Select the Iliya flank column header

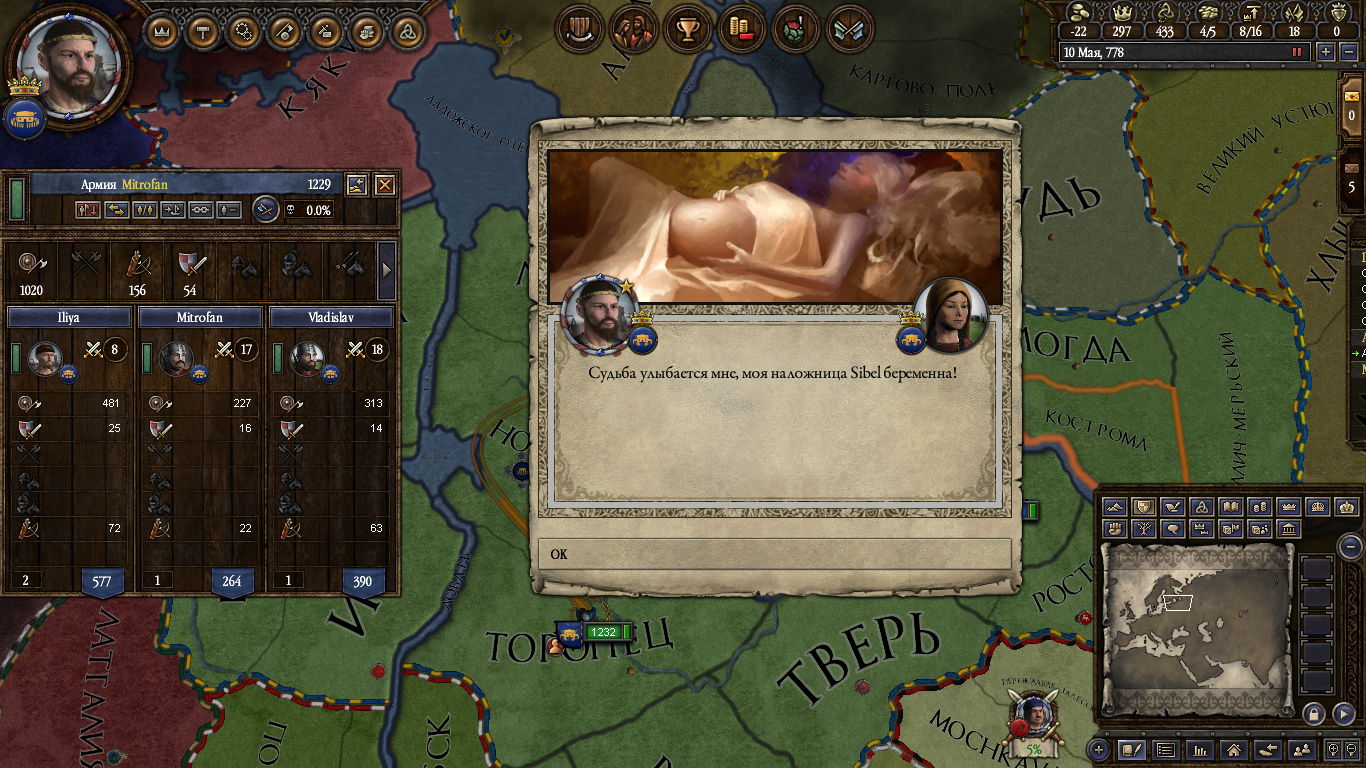[69, 317]
